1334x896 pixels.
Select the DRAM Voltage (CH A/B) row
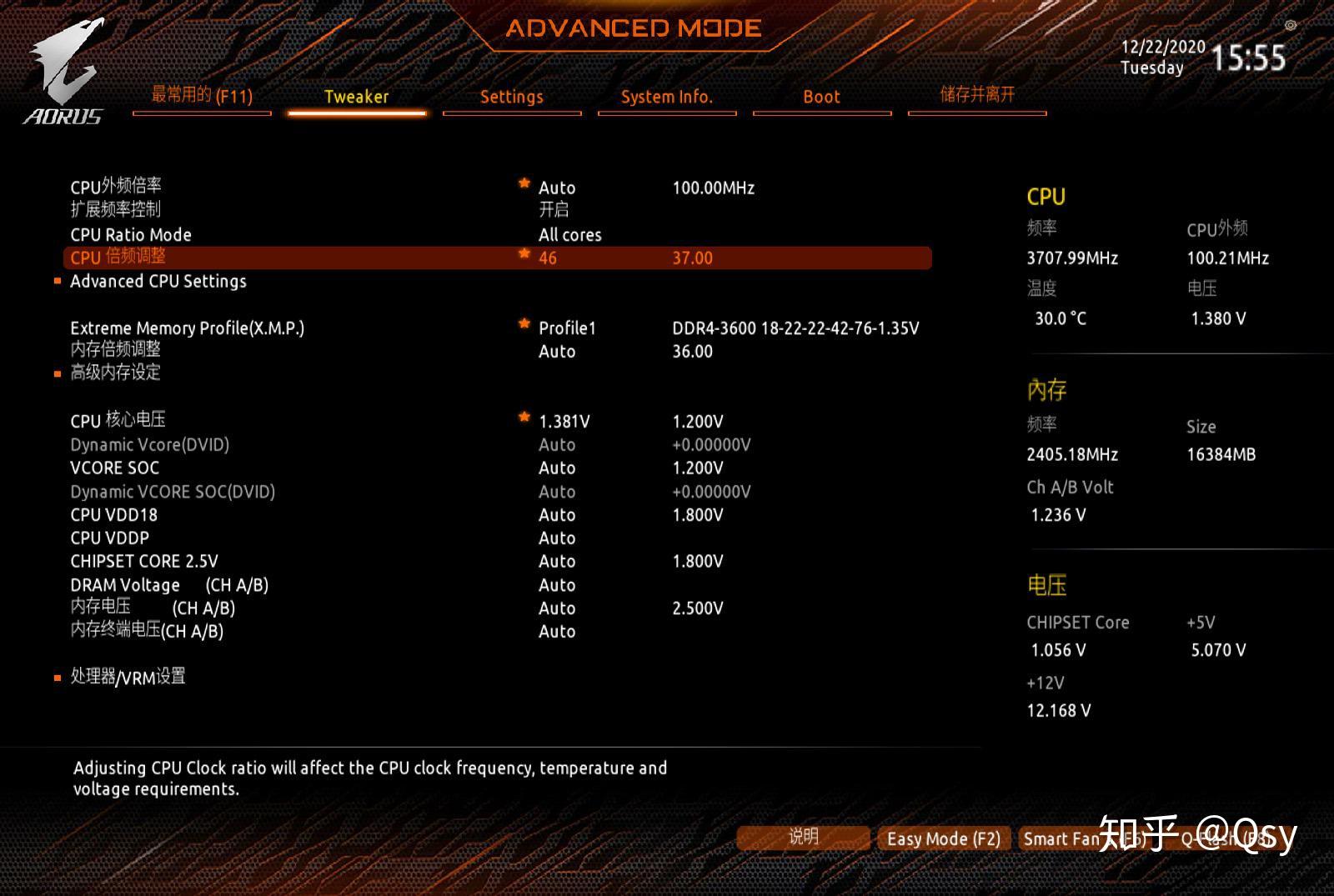pos(169,585)
